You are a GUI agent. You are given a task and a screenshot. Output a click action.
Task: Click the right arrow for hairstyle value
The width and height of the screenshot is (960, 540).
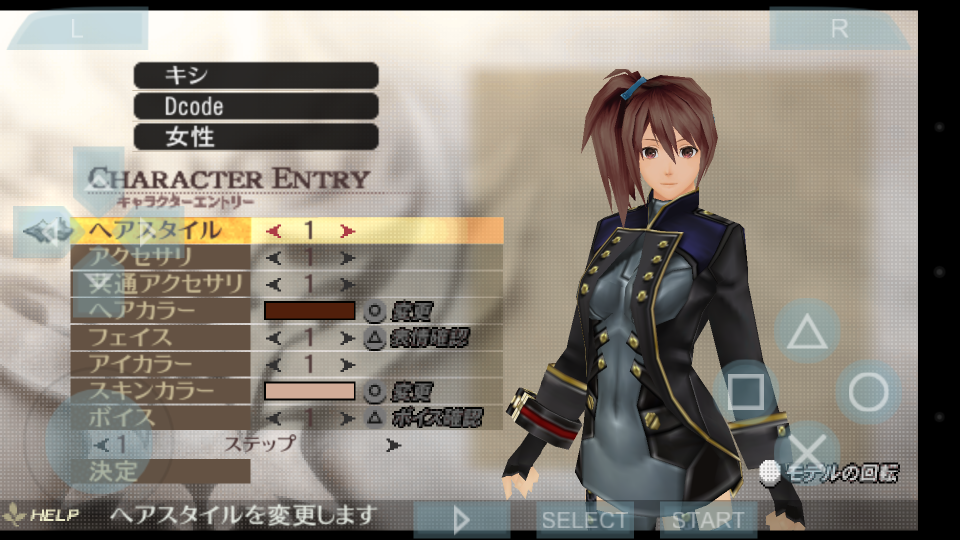(347, 231)
